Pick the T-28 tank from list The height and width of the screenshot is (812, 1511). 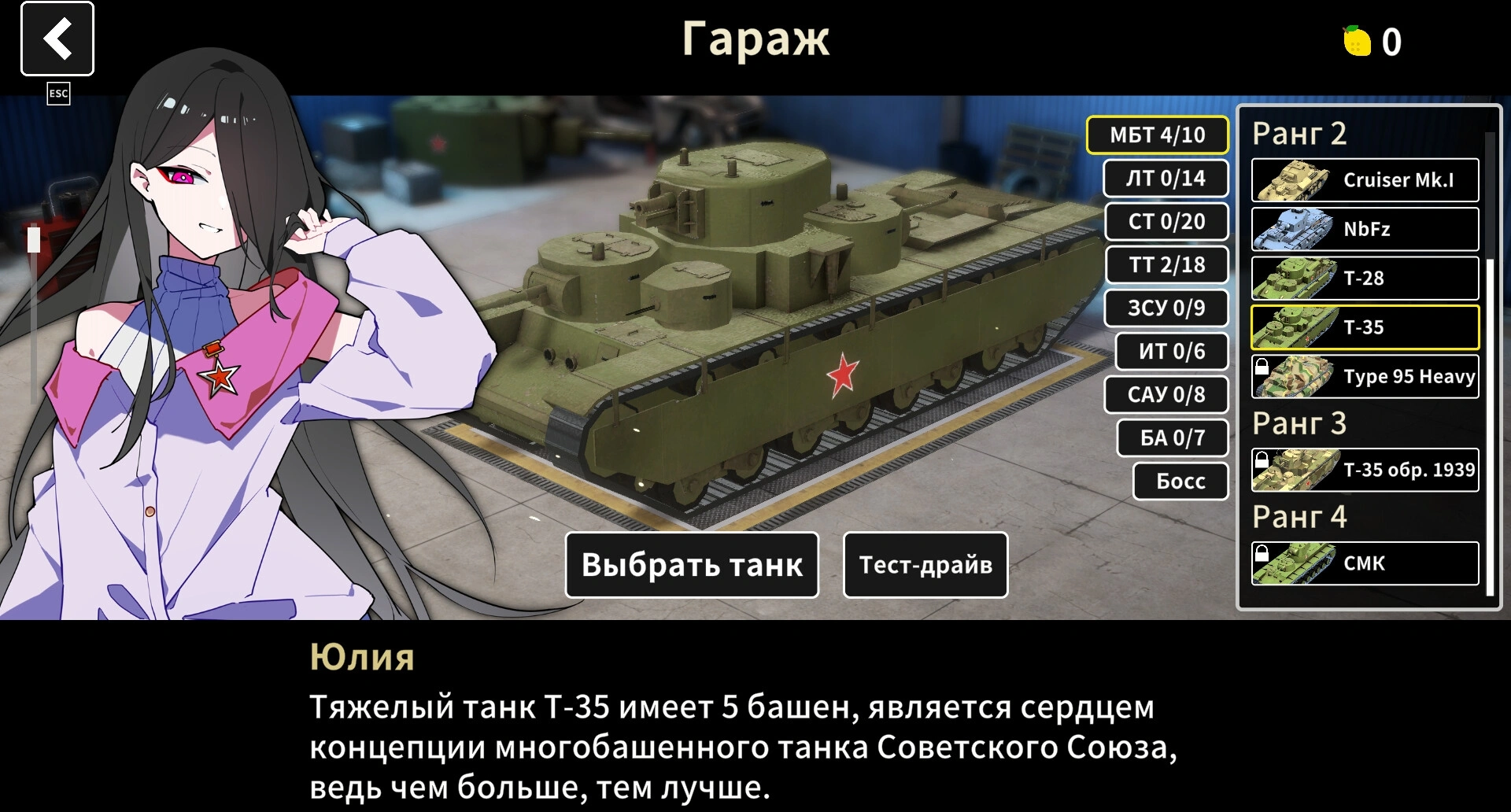coord(1365,279)
